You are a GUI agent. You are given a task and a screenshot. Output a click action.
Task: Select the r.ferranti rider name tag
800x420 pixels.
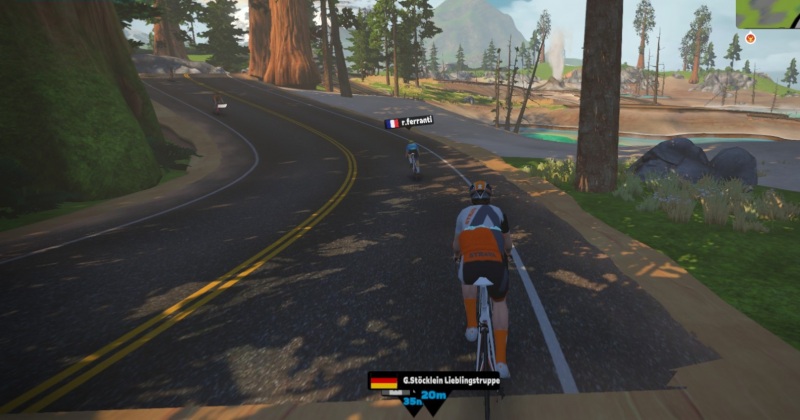[x=408, y=123]
